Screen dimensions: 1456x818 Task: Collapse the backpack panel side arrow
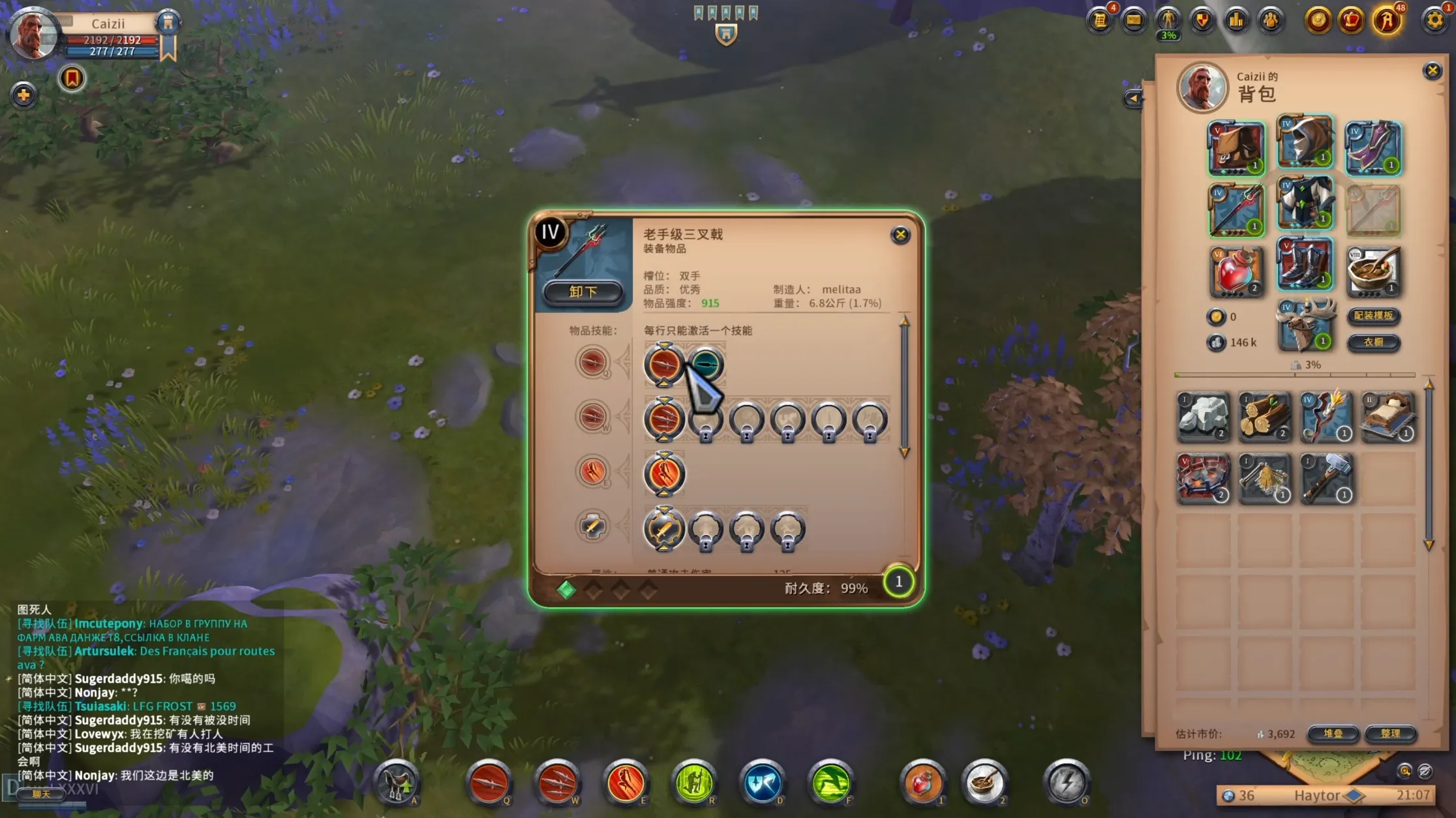point(1135,99)
